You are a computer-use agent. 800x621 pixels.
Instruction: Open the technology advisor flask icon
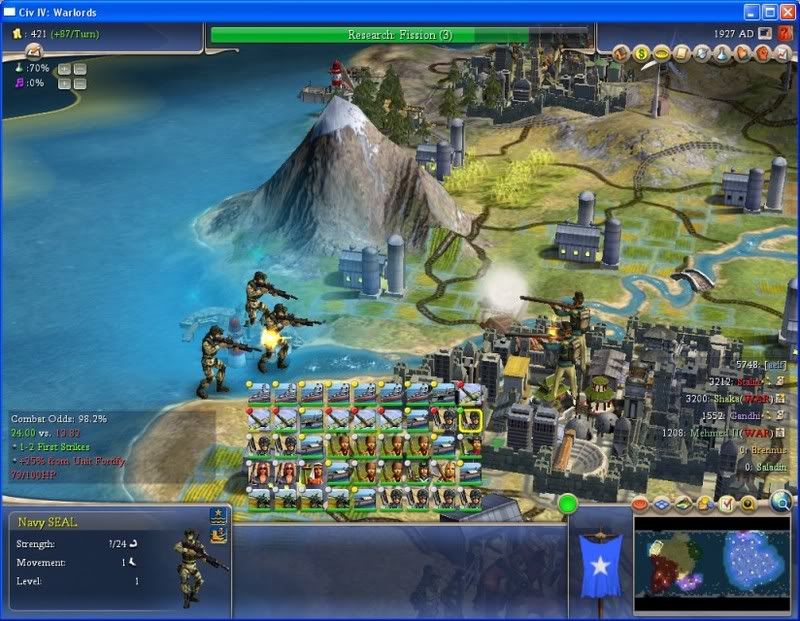(x=721, y=52)
